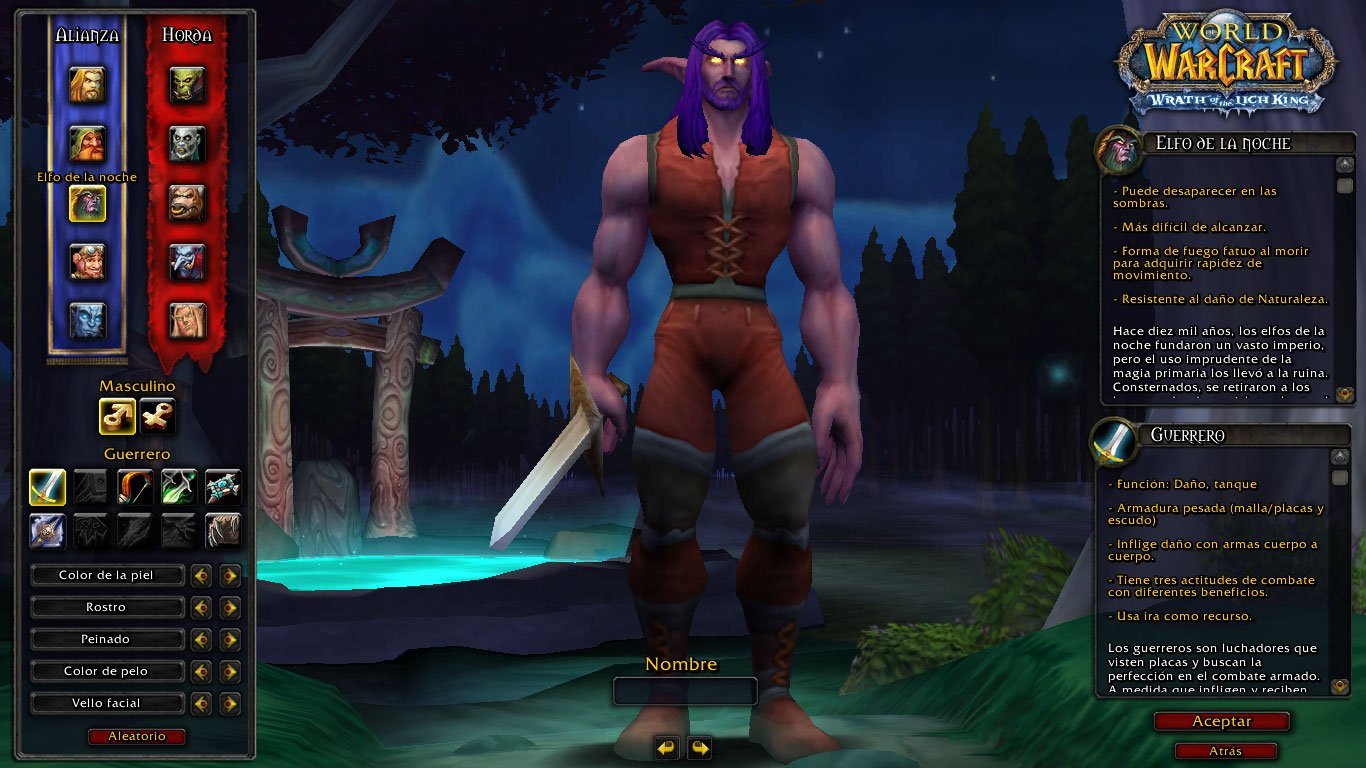Pick the Tauren race portrait
1366x768 pixels.
187,203
